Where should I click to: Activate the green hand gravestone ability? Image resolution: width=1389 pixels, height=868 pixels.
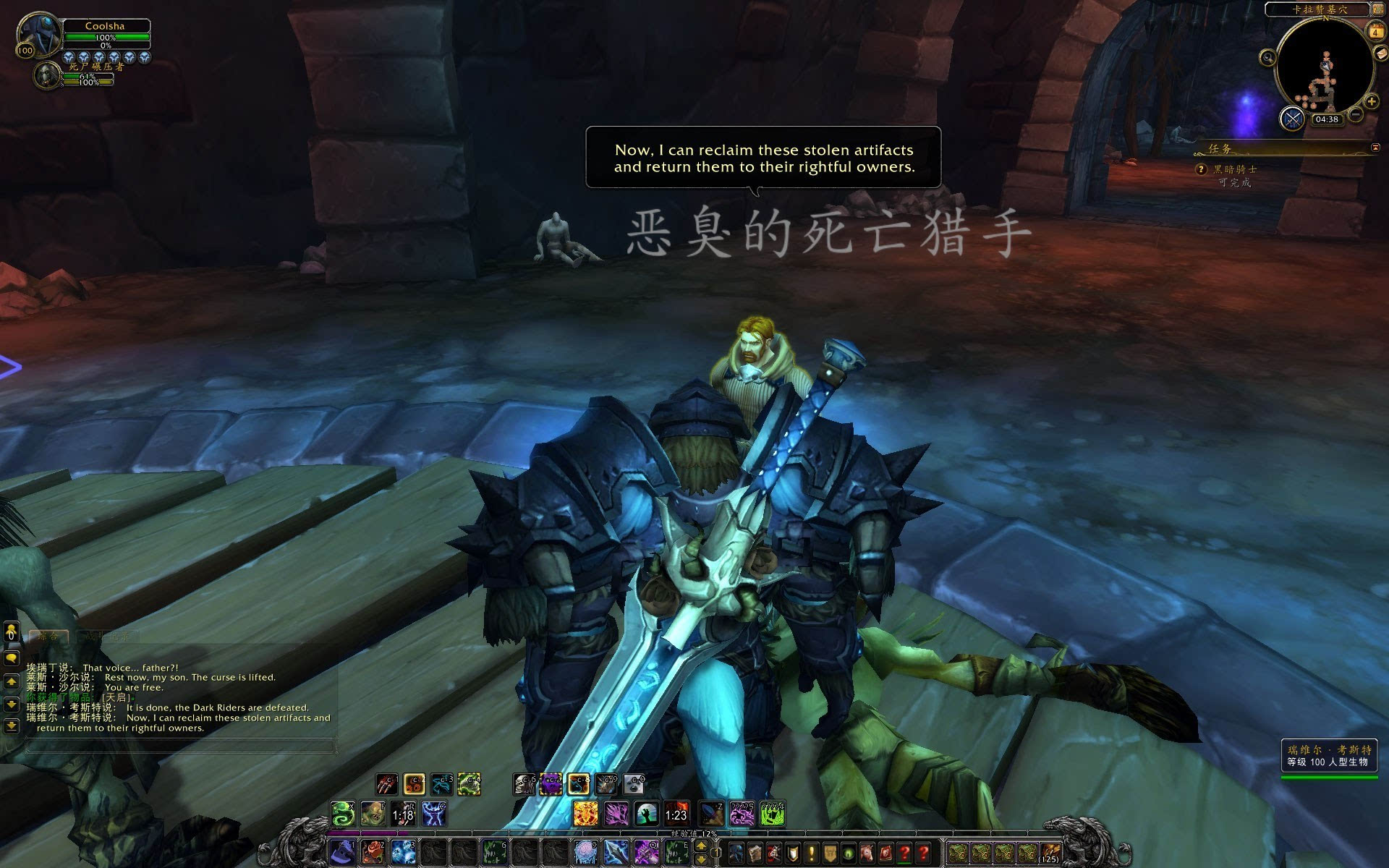click(x=646, y=814)
